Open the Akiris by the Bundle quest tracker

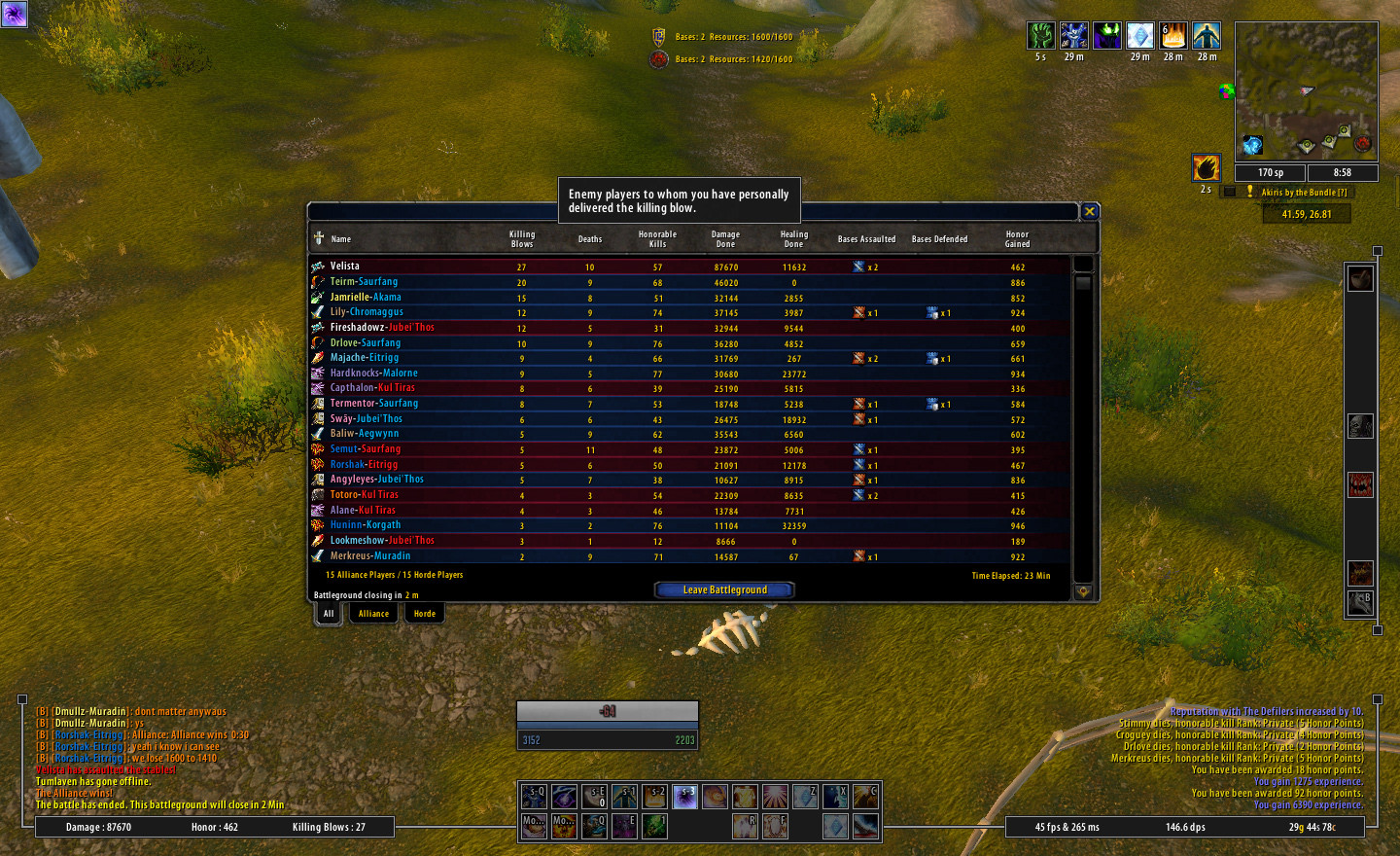point(1304,193)
